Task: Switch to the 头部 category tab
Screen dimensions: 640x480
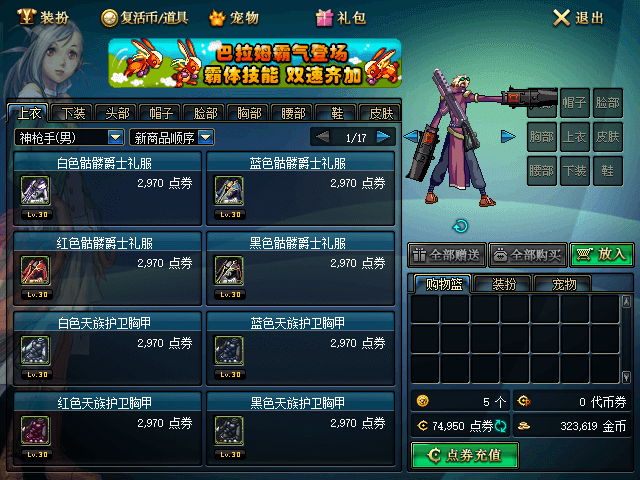Action: point(119,113)
